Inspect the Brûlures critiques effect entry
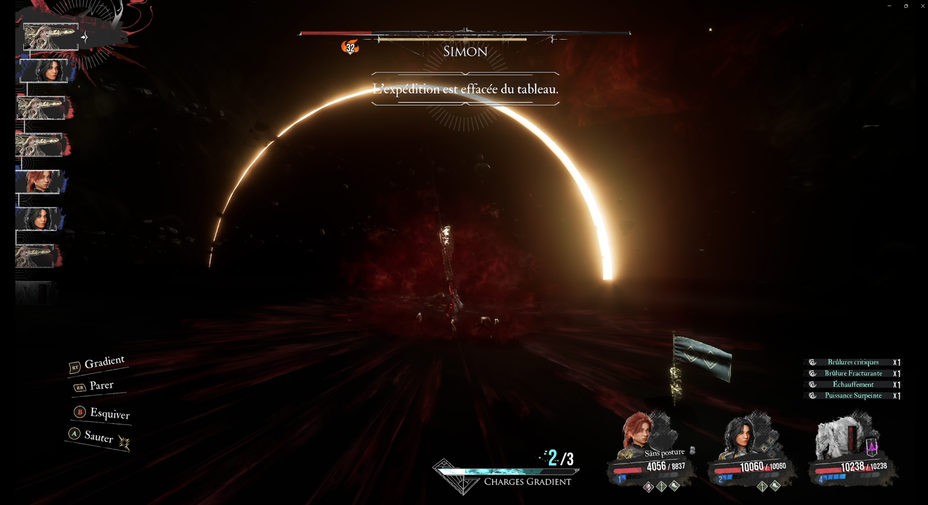 tap(852, 362)
